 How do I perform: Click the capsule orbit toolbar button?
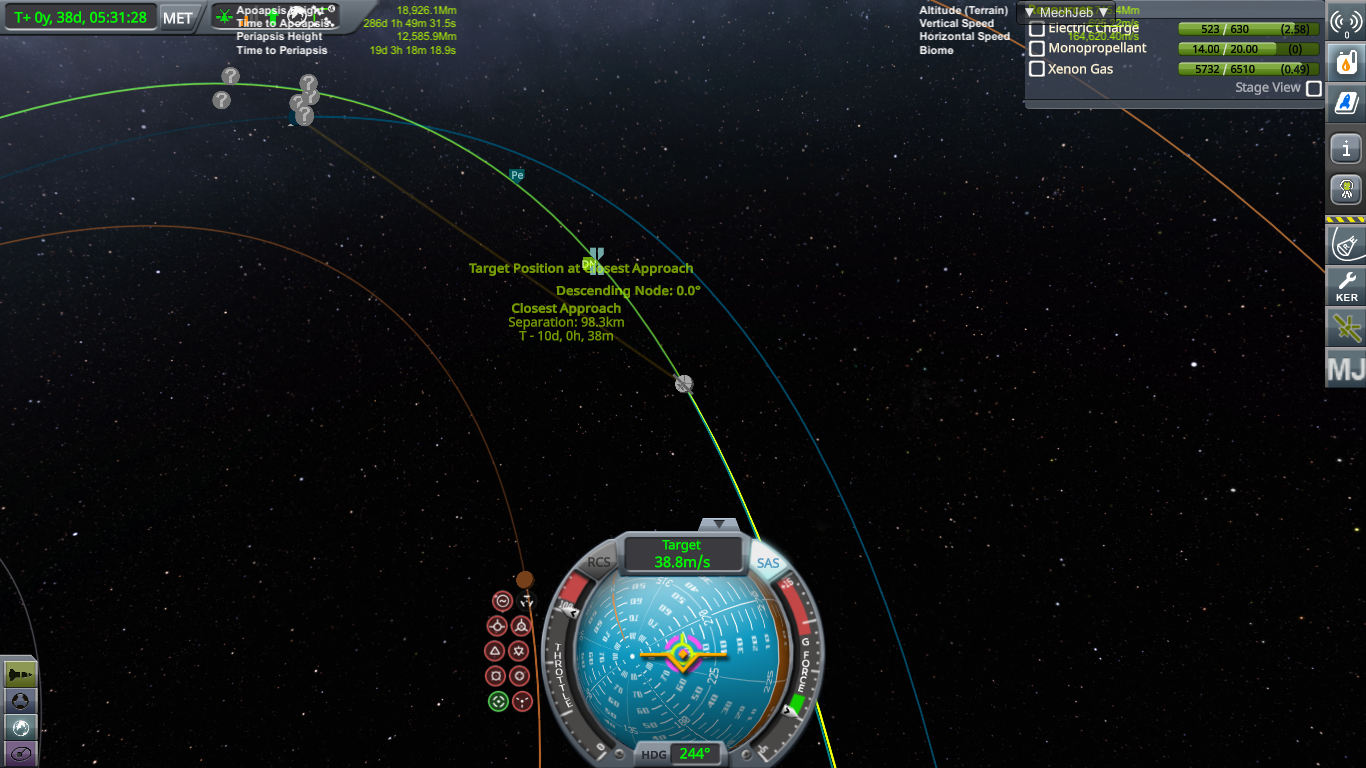1346,242
